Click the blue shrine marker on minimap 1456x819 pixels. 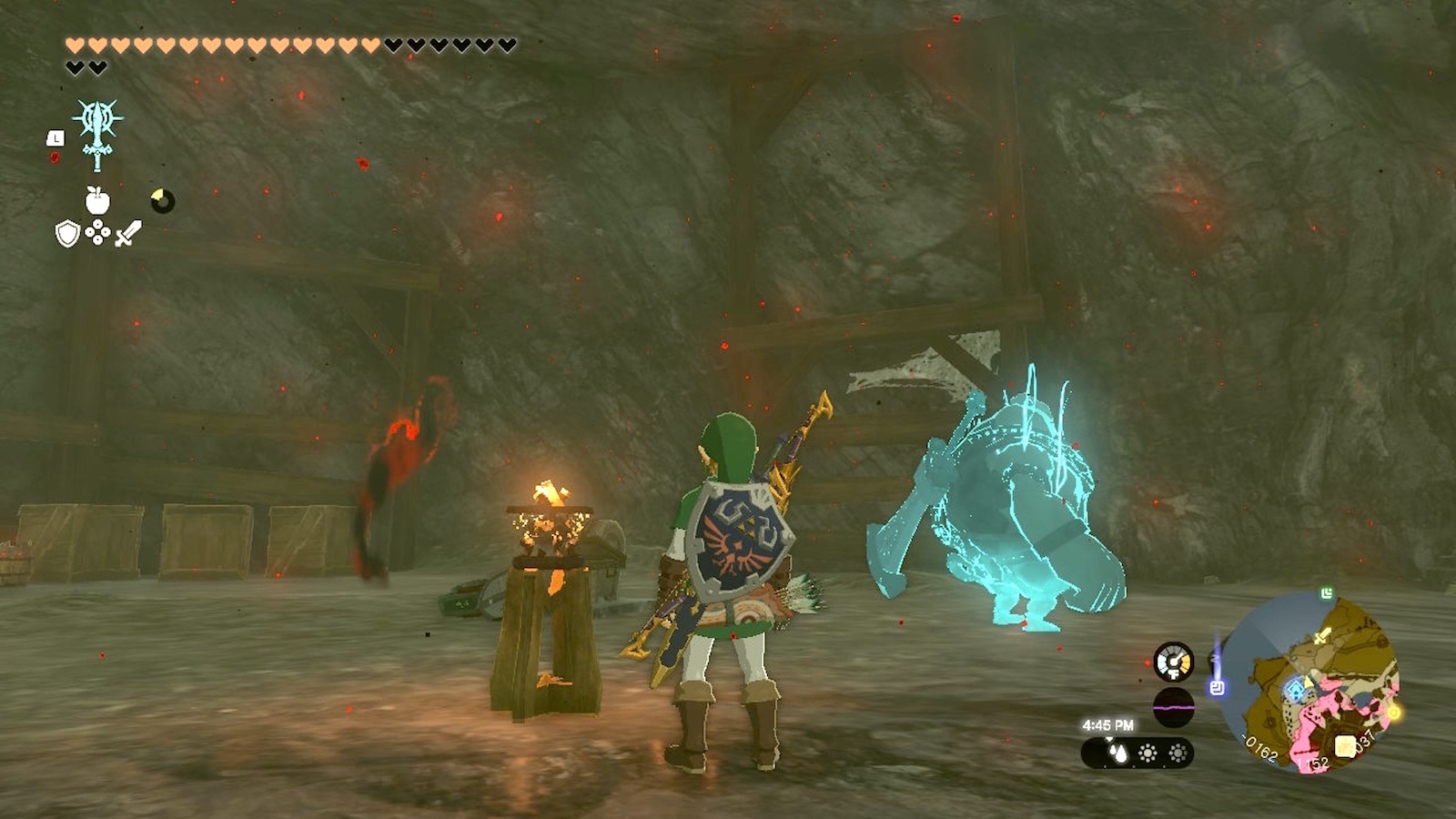[x=1293, y=689]
